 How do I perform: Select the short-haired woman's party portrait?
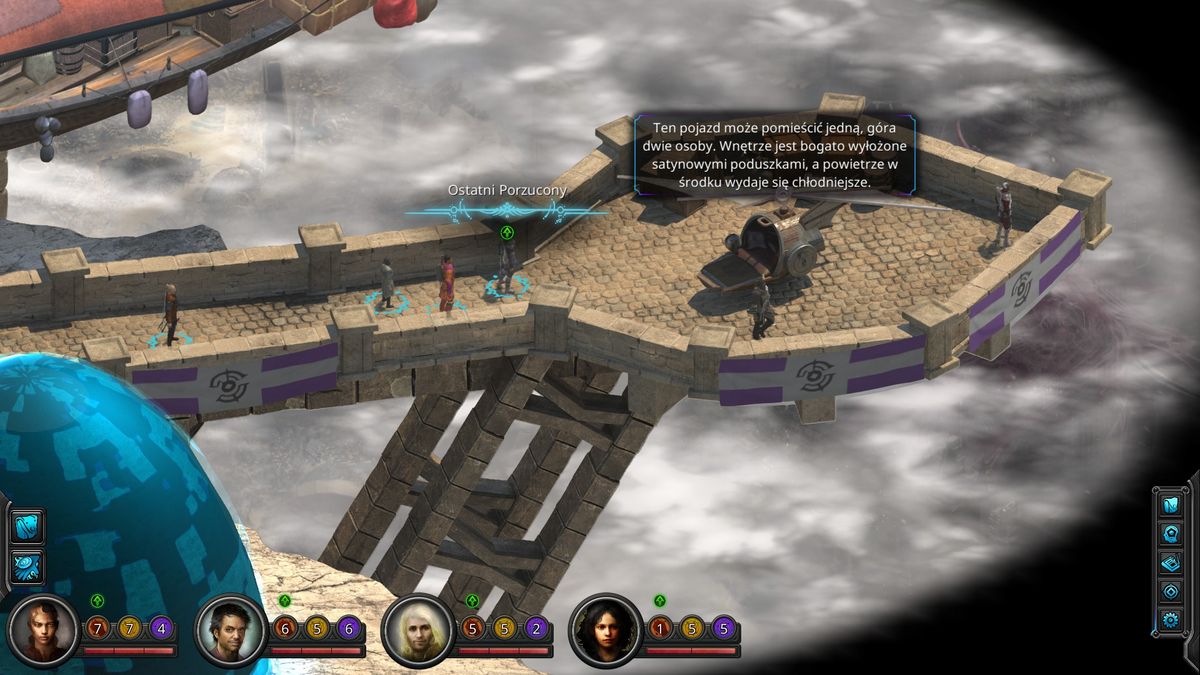point(43,630)
